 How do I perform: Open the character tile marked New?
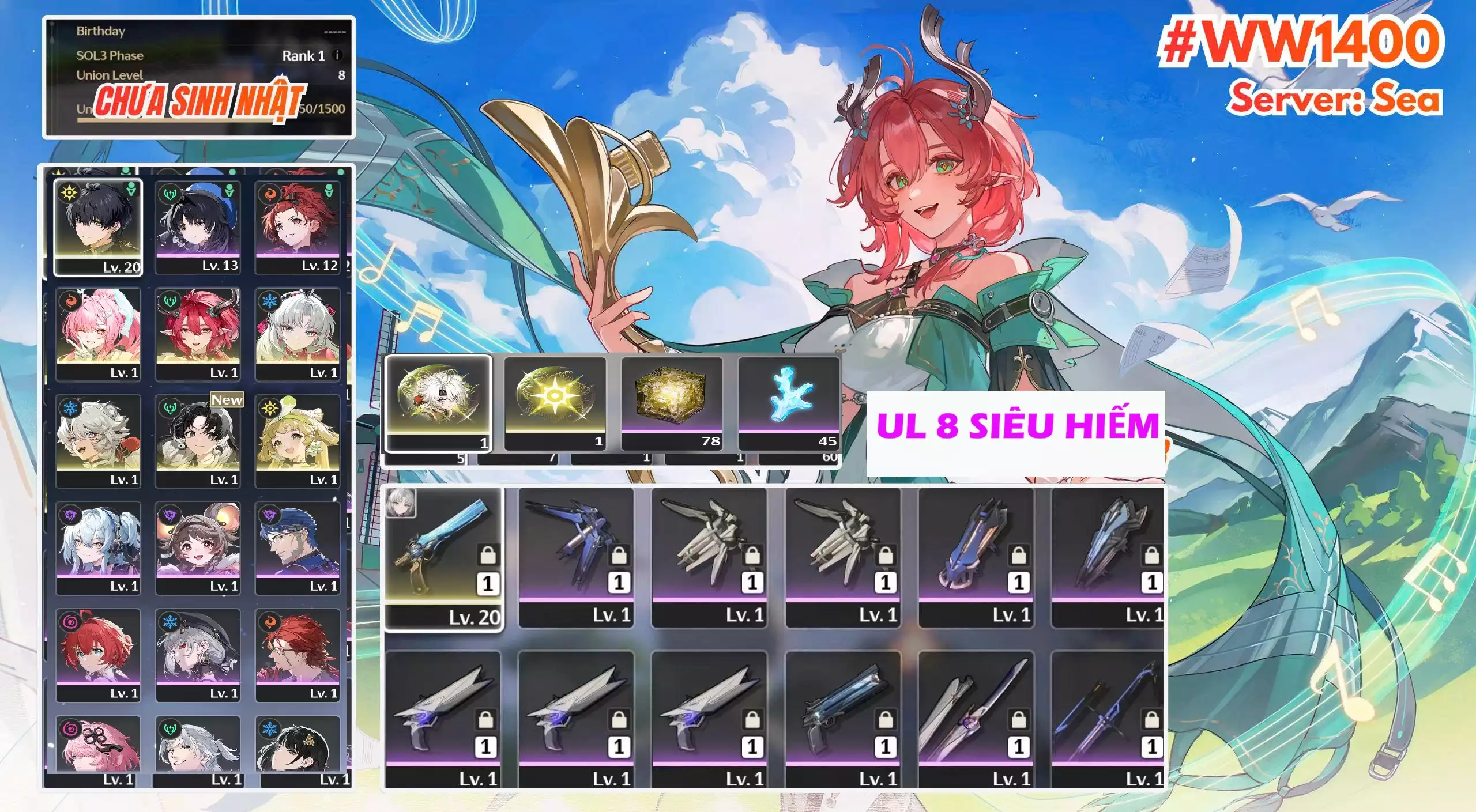coord(197,441)
